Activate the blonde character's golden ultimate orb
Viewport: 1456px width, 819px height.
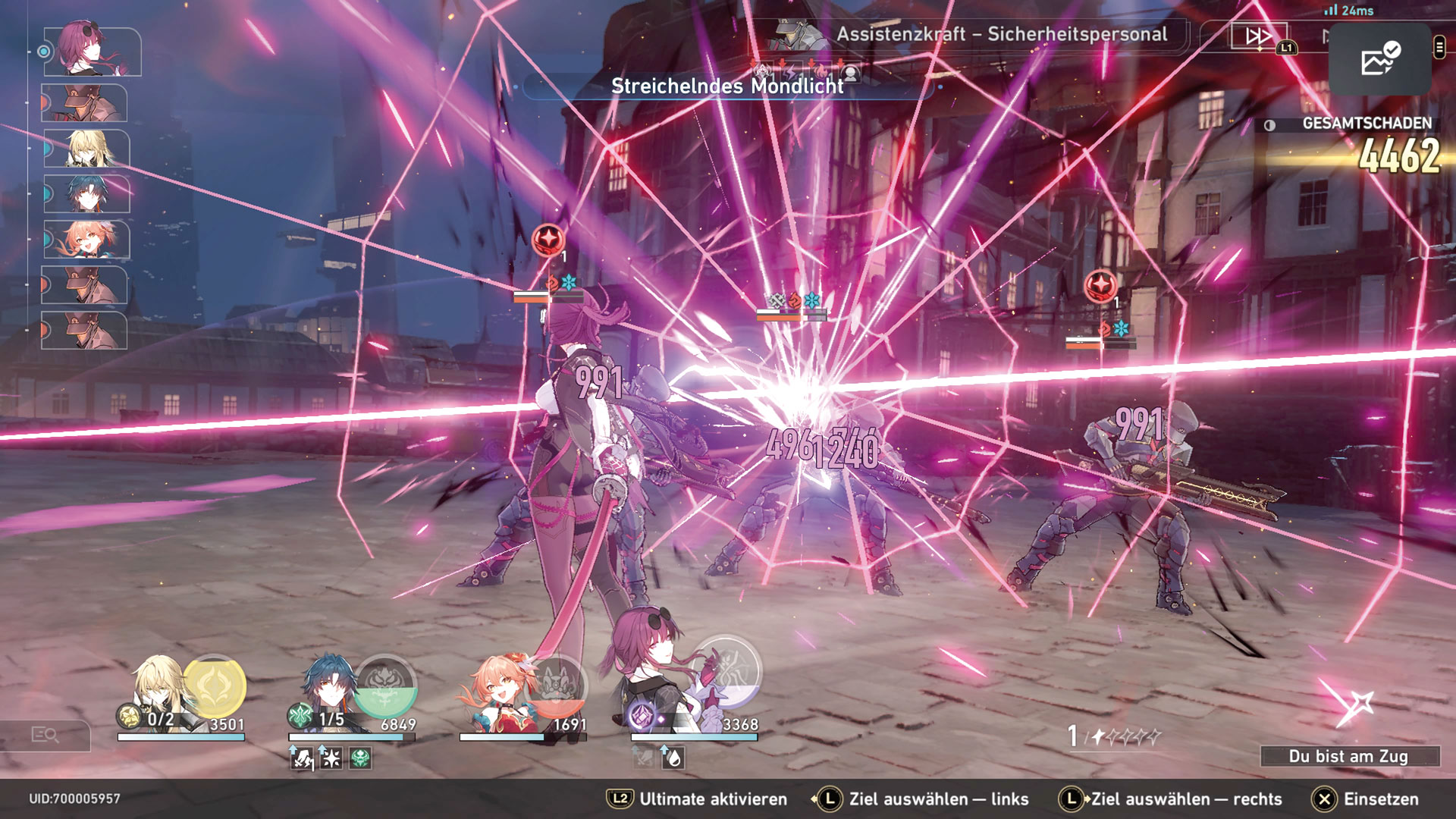click(215, 686)
